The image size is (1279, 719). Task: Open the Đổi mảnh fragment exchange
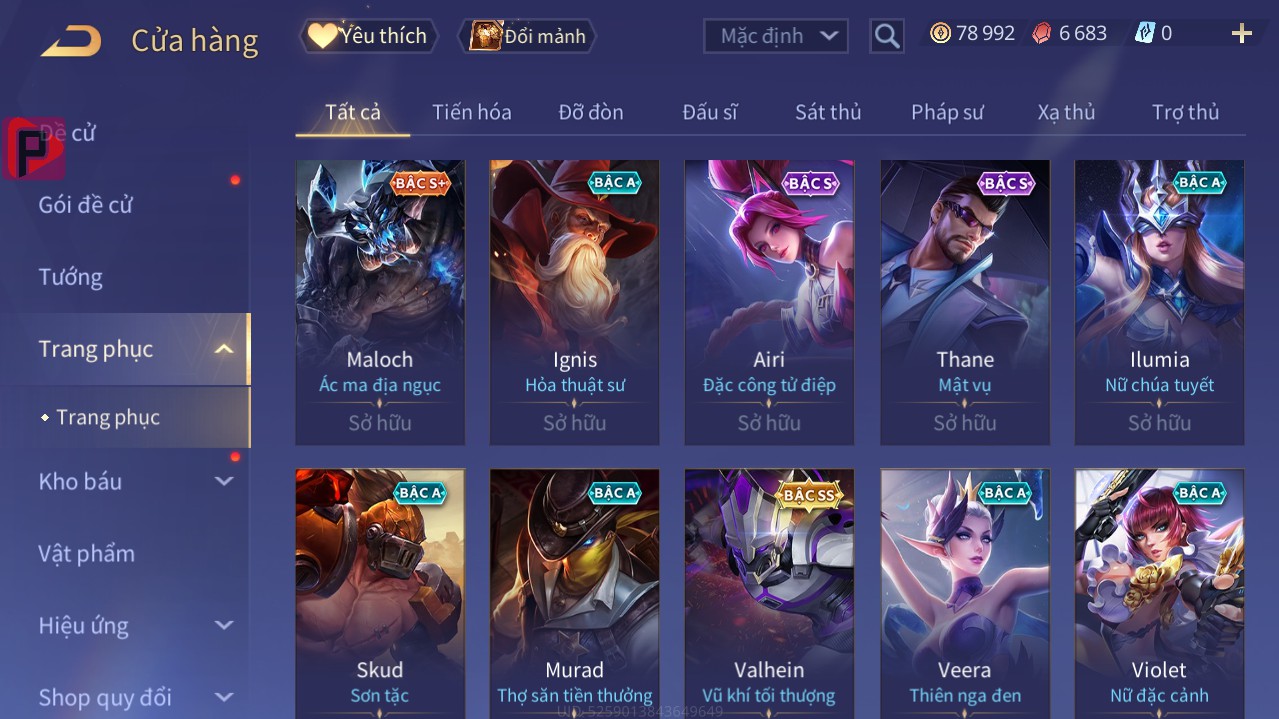pos(527,36)
